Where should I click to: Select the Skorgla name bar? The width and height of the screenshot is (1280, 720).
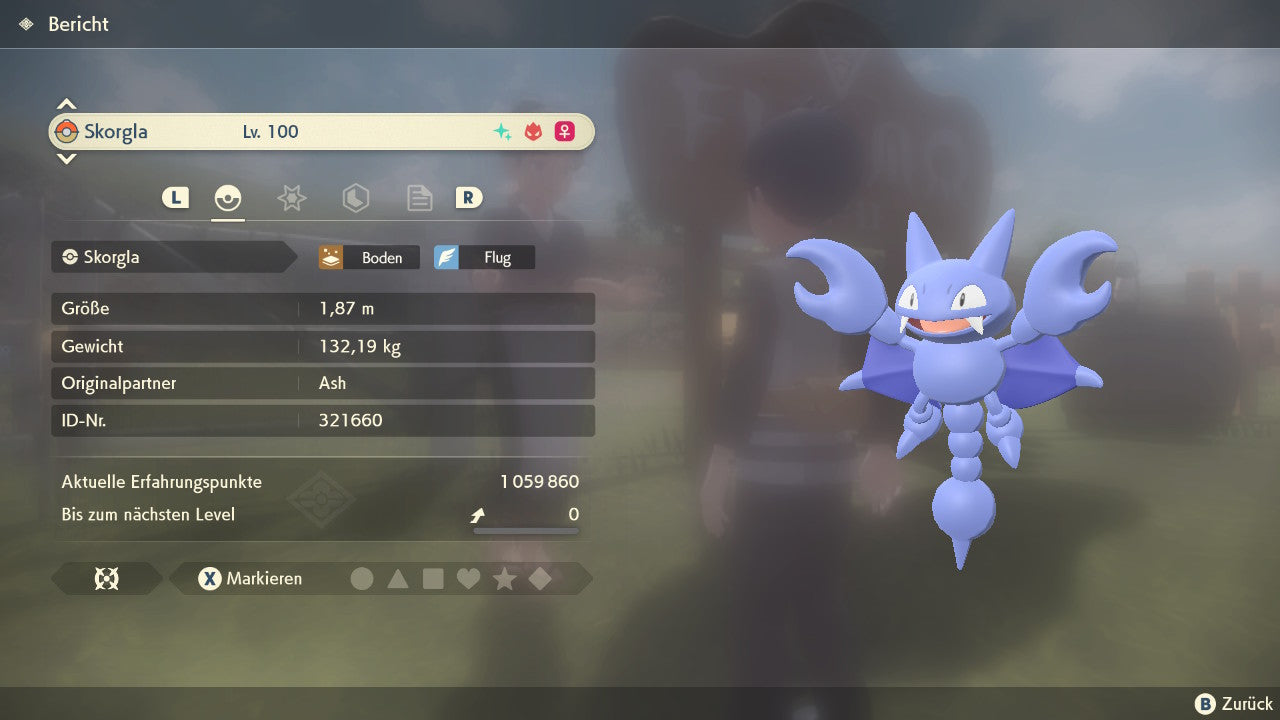click(x=321, y=132)
